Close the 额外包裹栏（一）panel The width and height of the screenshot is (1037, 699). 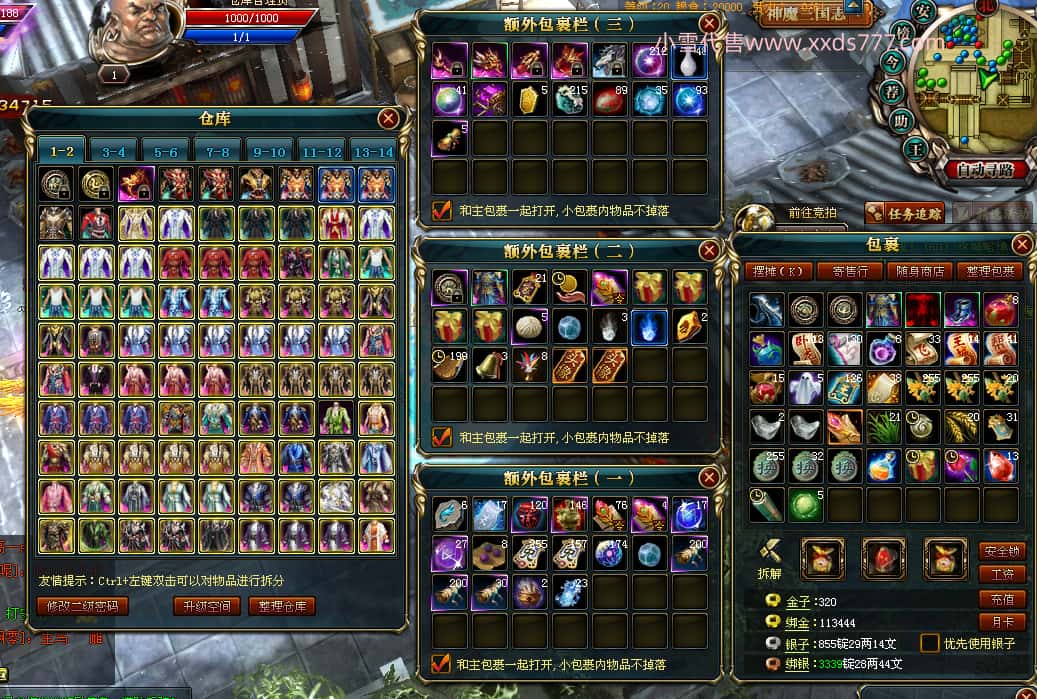point(709,477)
